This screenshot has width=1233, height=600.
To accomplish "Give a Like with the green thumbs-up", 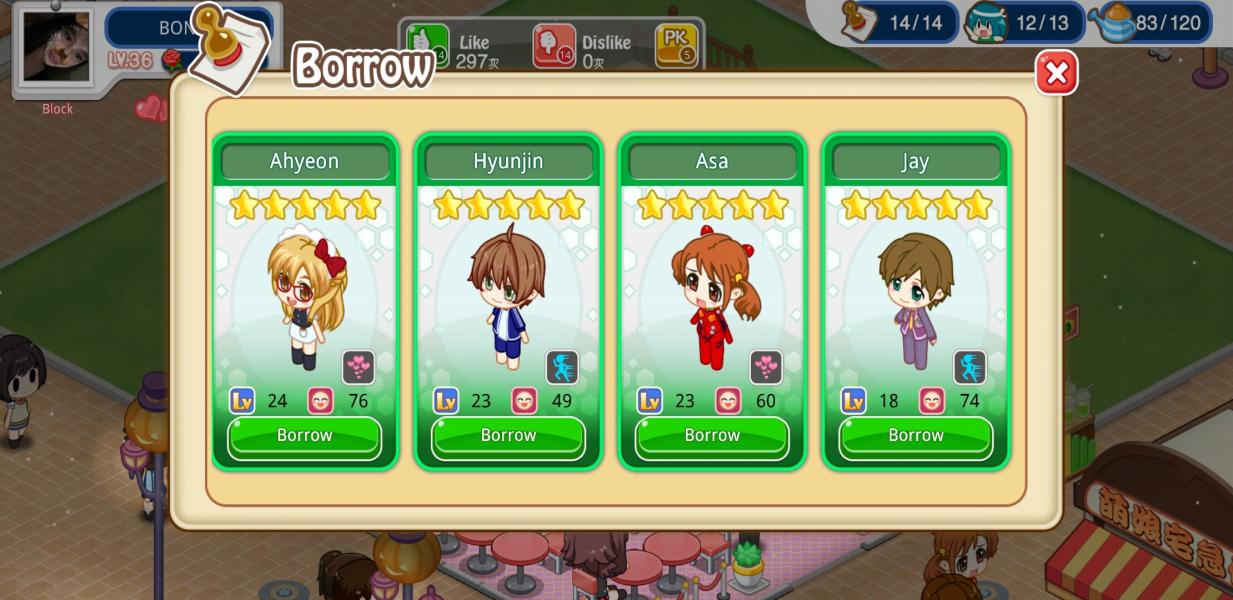I will point(427,43).
